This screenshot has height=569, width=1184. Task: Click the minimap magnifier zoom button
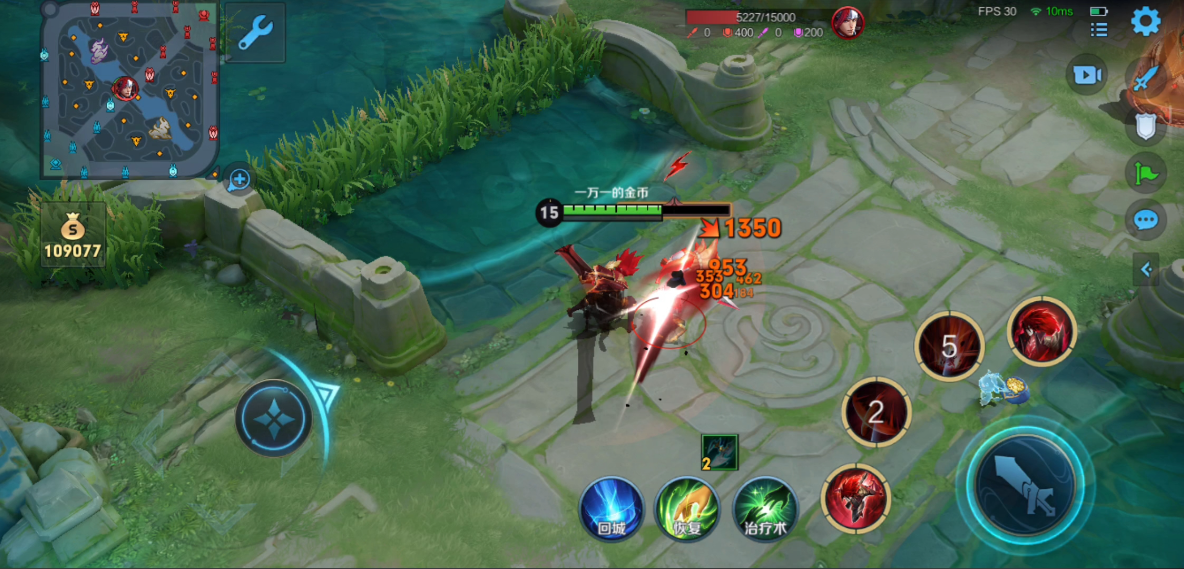239,180
